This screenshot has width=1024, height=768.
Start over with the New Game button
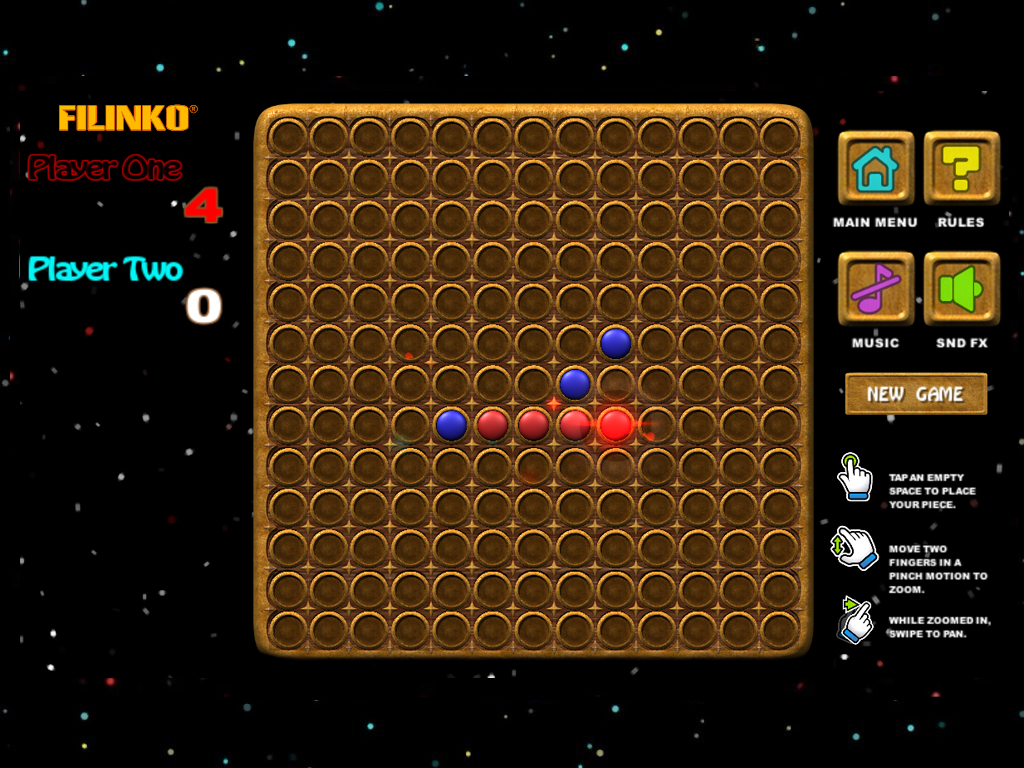pos(916,394)
